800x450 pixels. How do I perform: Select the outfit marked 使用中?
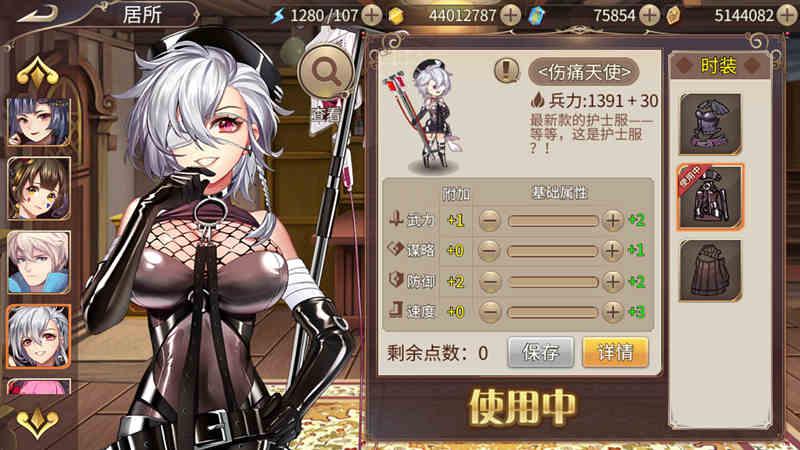[x=710, y=197]
